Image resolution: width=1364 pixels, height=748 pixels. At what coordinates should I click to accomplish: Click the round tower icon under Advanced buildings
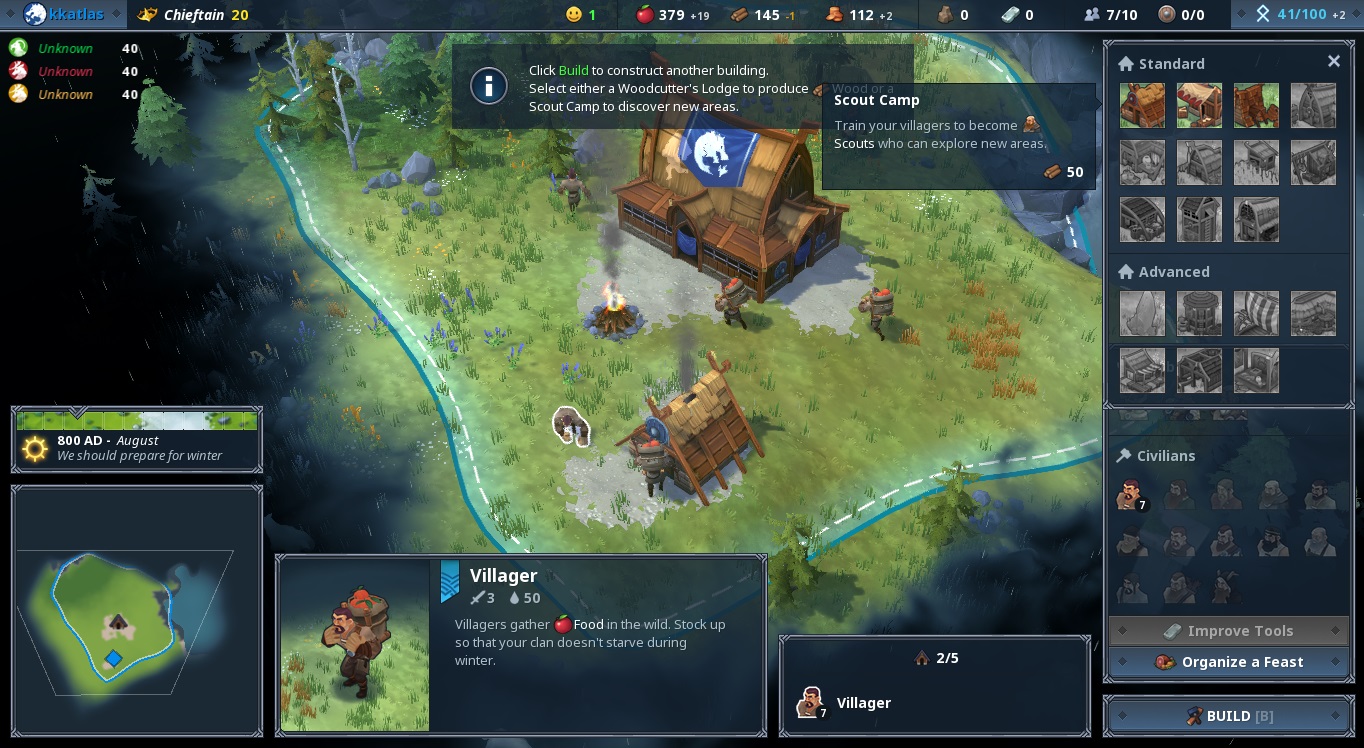point(1199,313)
